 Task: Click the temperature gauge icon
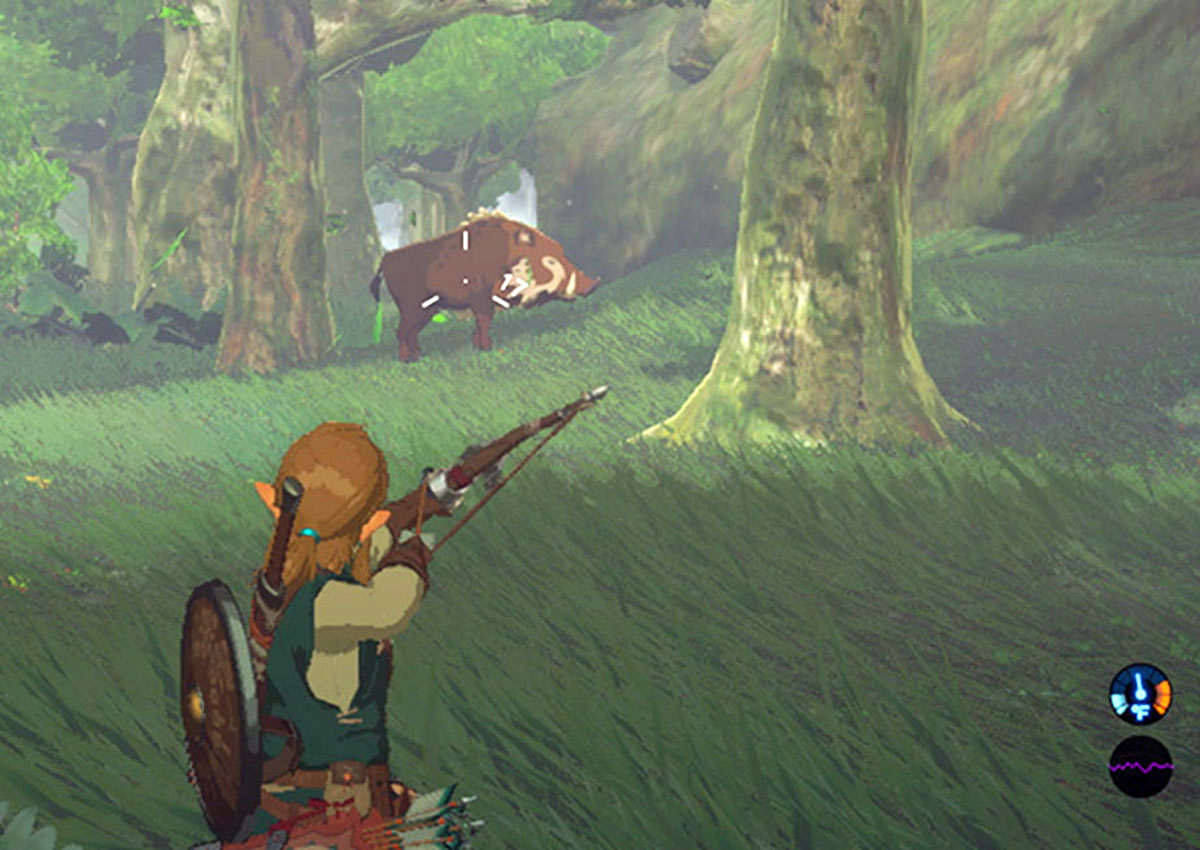(1140, 694)
